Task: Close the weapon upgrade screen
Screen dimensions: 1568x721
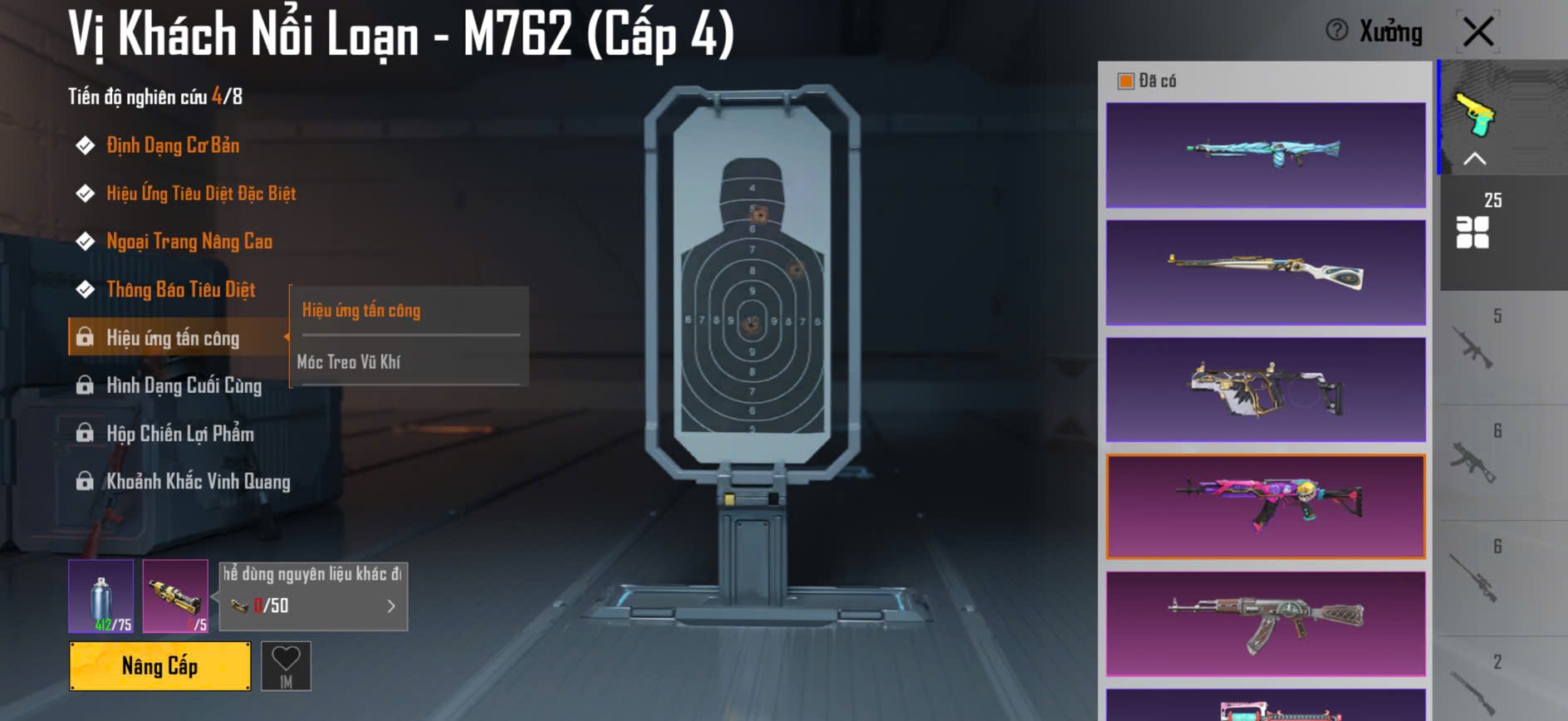Action: click(x=1478, y=32)
